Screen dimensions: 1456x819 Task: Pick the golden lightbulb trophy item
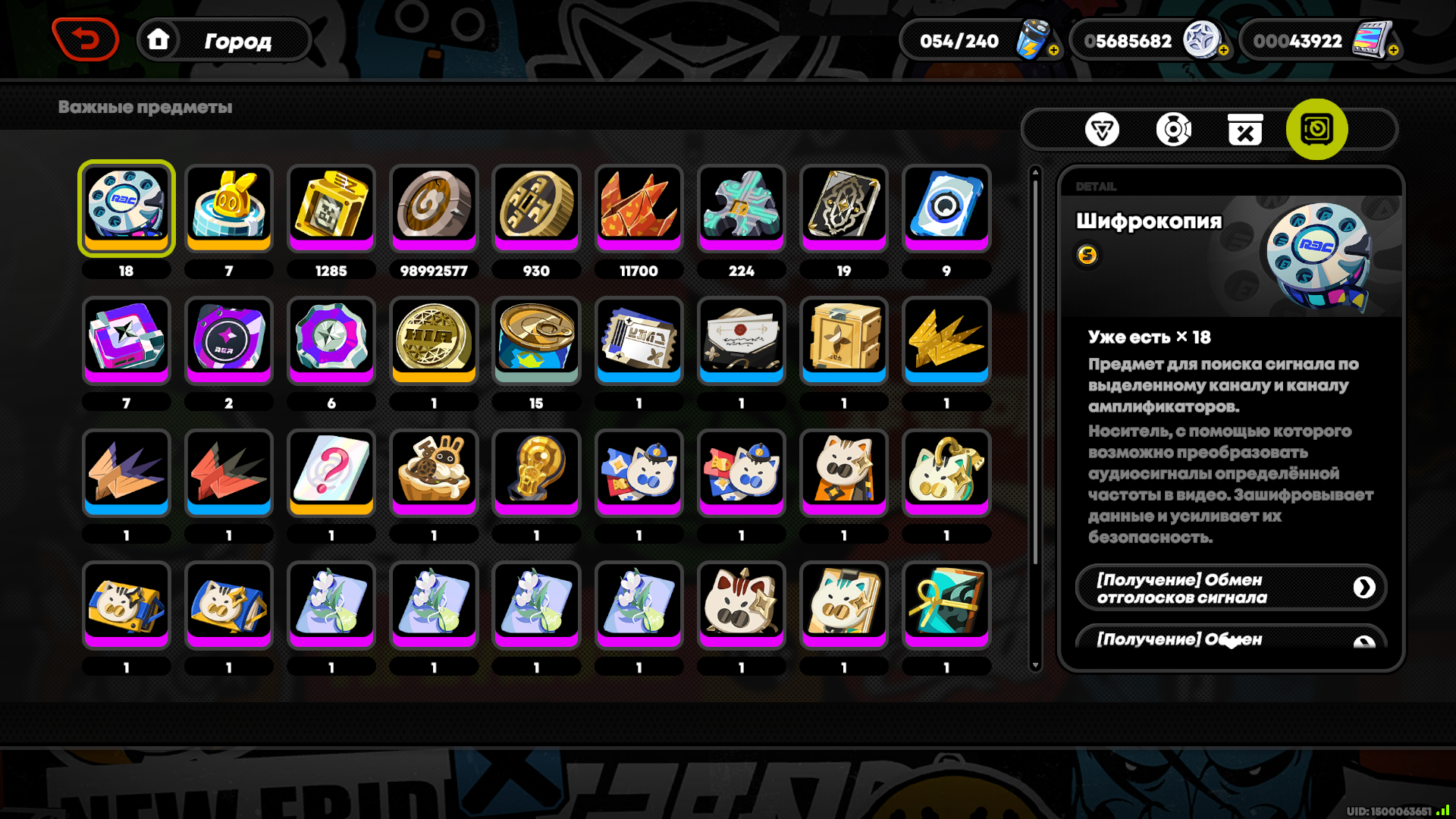(536, 472)
